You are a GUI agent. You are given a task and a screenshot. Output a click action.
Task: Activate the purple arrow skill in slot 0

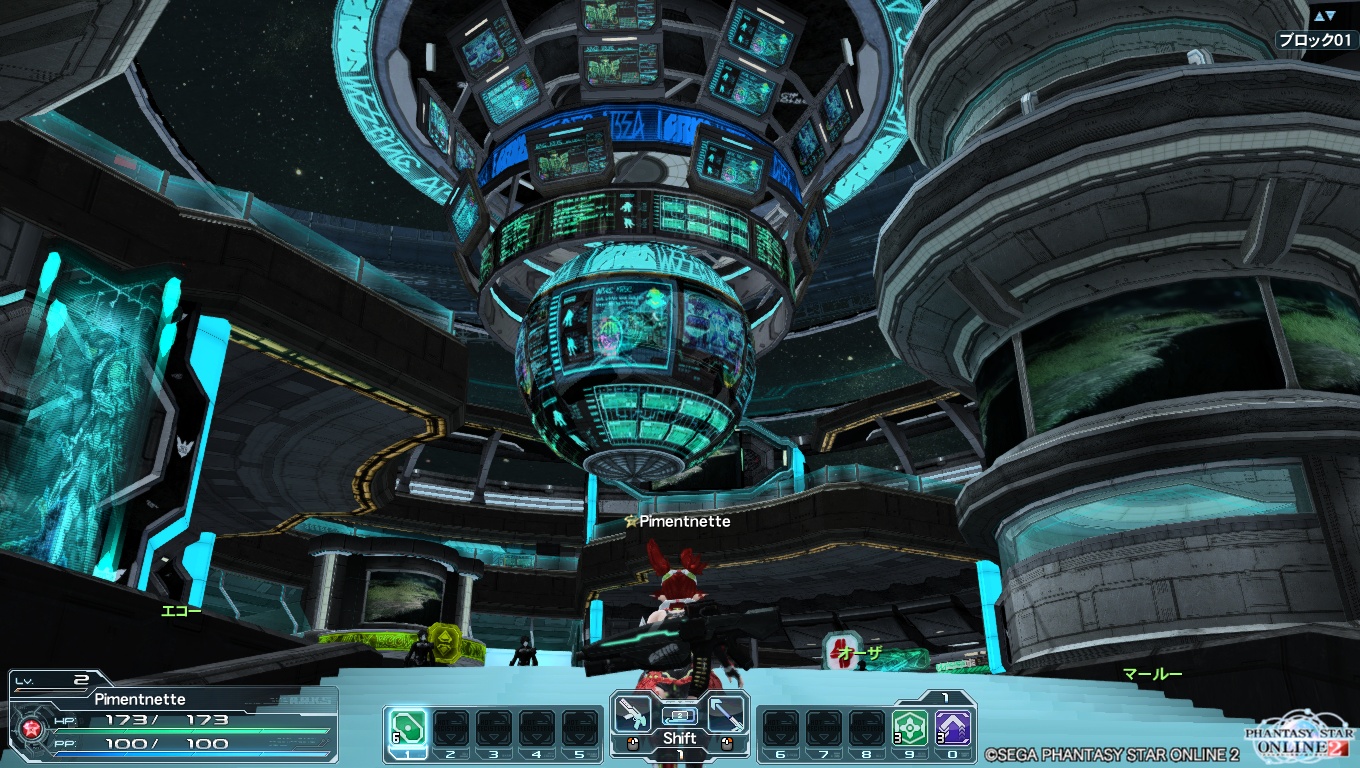[954, 727]
